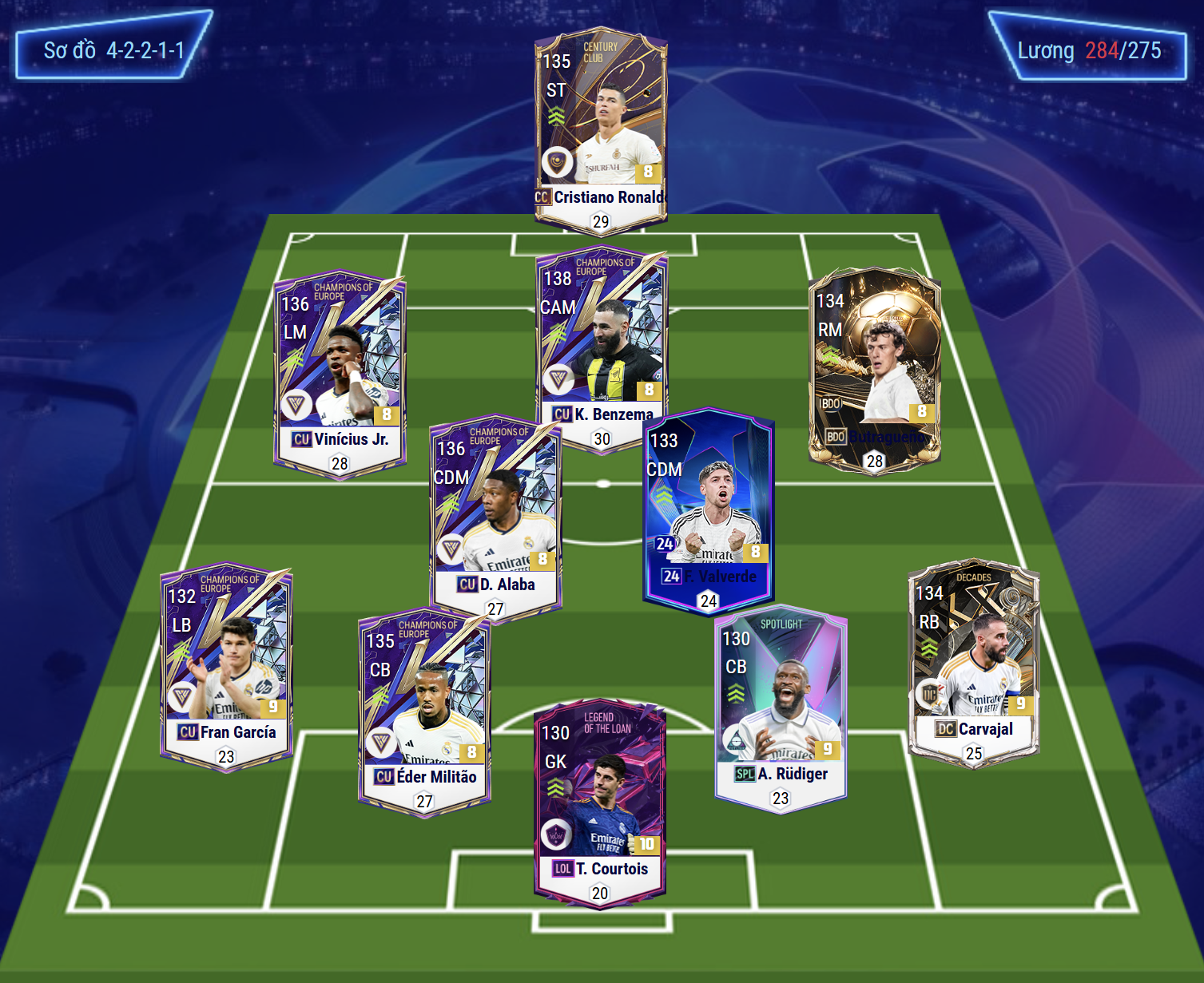Select the A. Rüdiger CB card
Screen dimensions: 1204x983
click(781, 707)
